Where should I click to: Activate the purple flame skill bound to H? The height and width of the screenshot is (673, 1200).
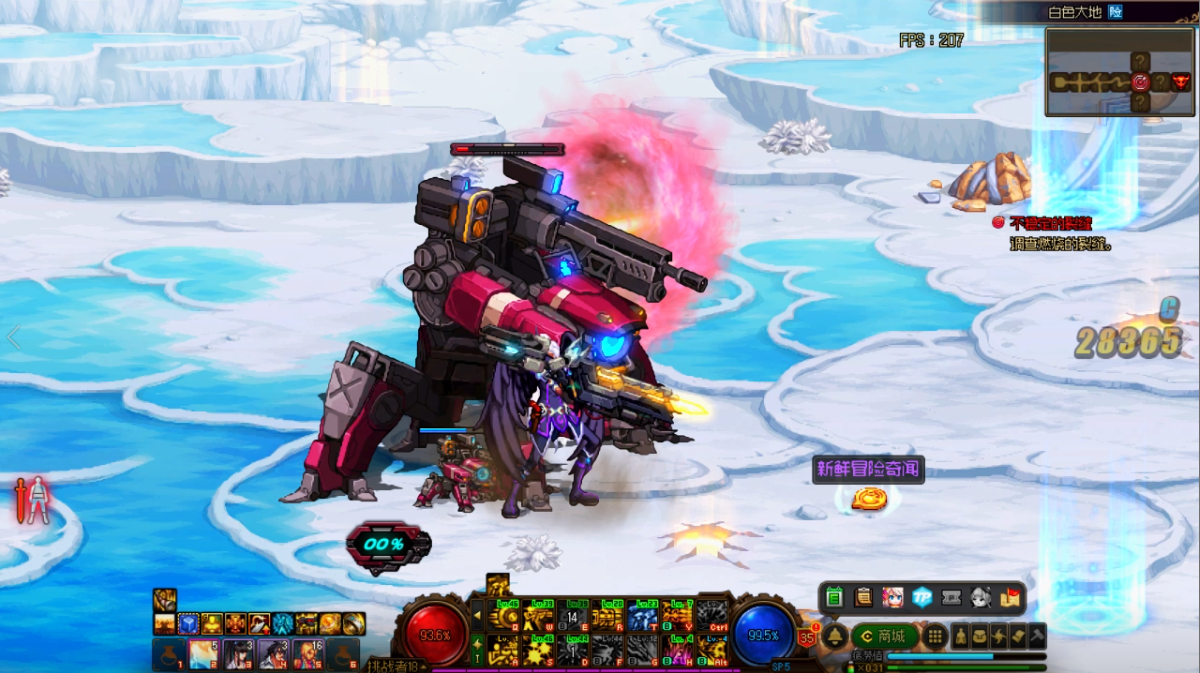click(679, 650)
